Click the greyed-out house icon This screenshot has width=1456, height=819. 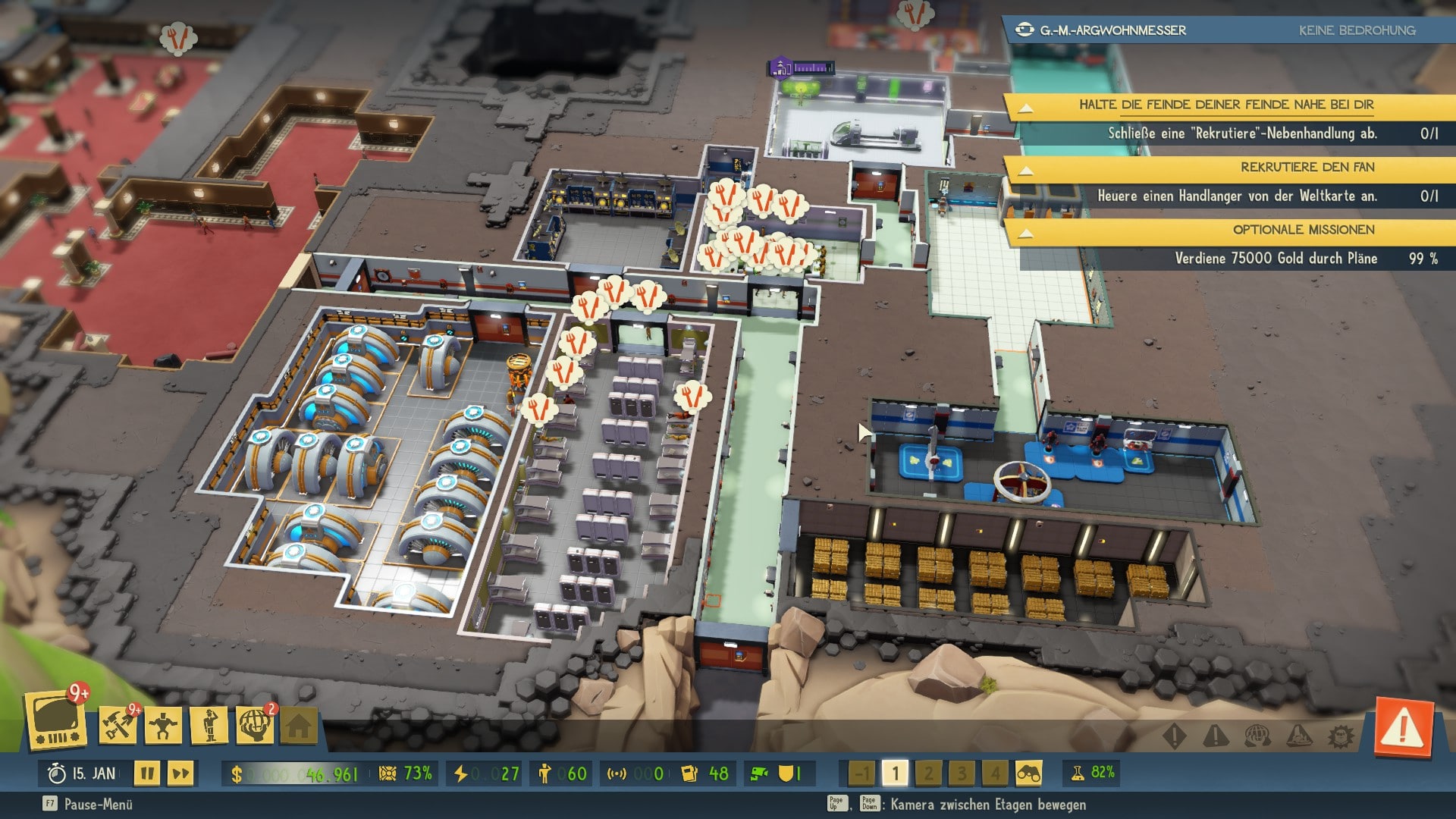click(x=299, y=726)
